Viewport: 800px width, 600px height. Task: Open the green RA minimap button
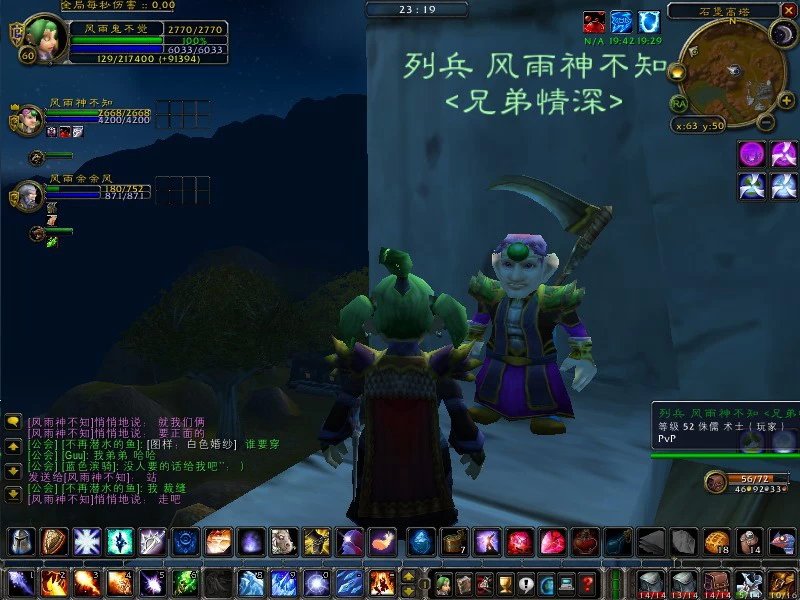tap(679, 103)
